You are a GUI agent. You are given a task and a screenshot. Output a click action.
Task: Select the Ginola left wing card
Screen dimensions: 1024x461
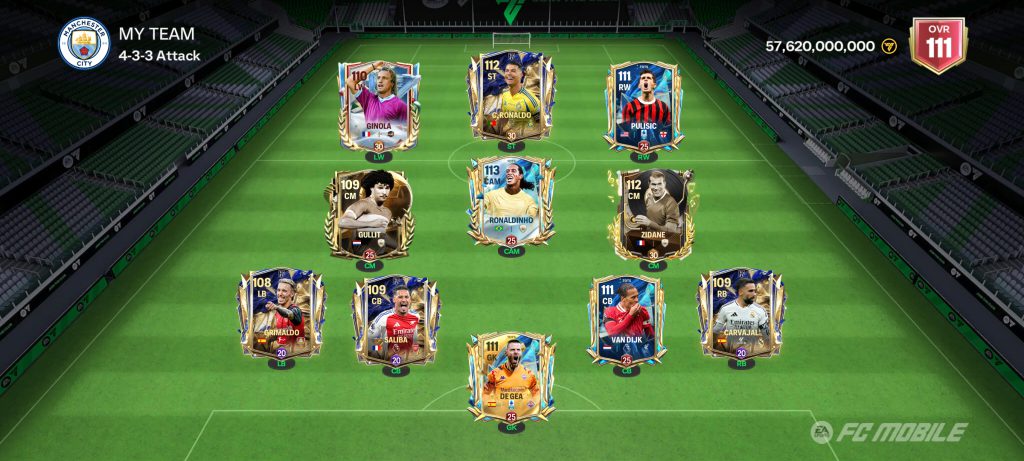[x=377, y=105]
